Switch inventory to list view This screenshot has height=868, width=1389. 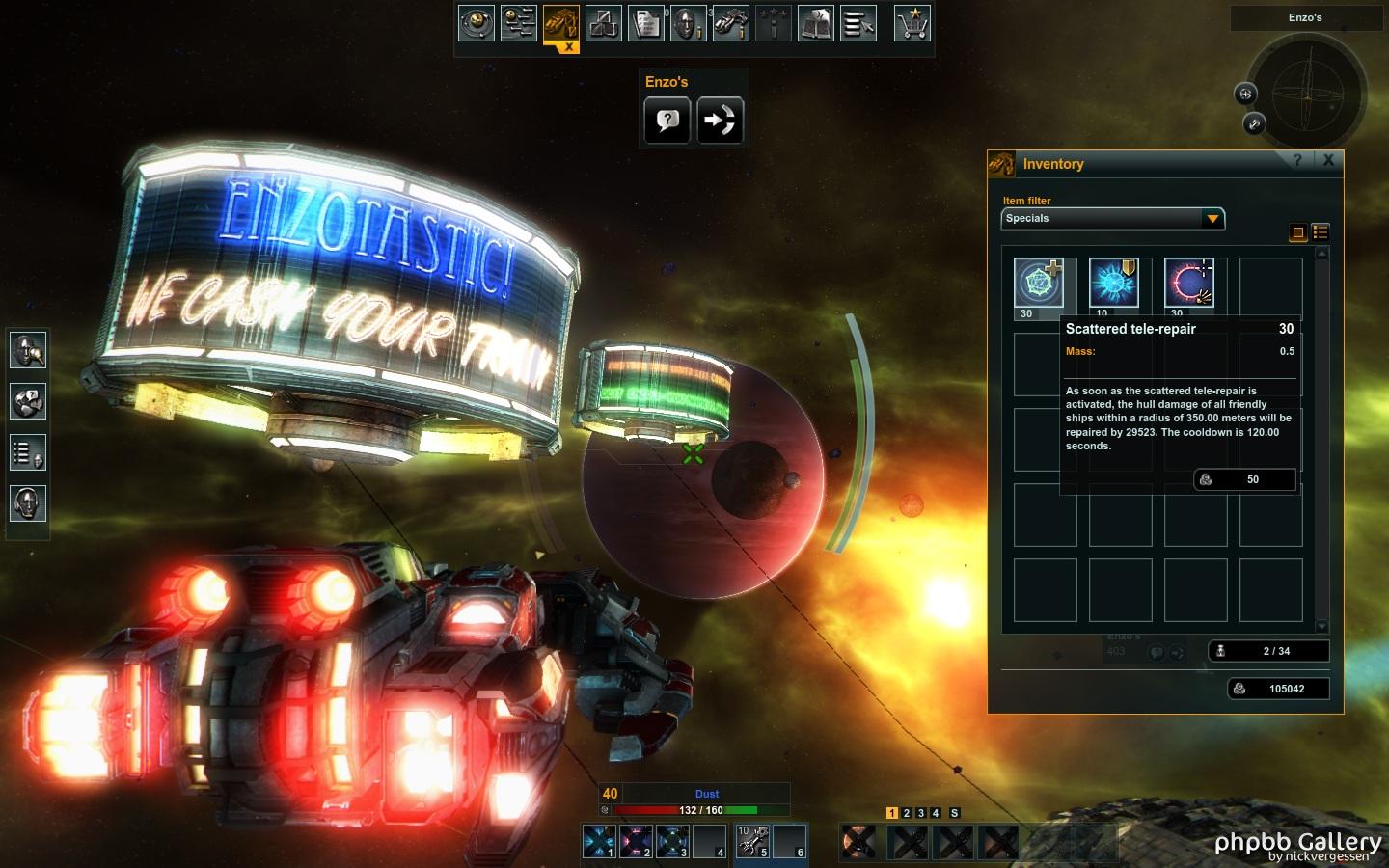pyautogui.click(x=1321, y=232)
